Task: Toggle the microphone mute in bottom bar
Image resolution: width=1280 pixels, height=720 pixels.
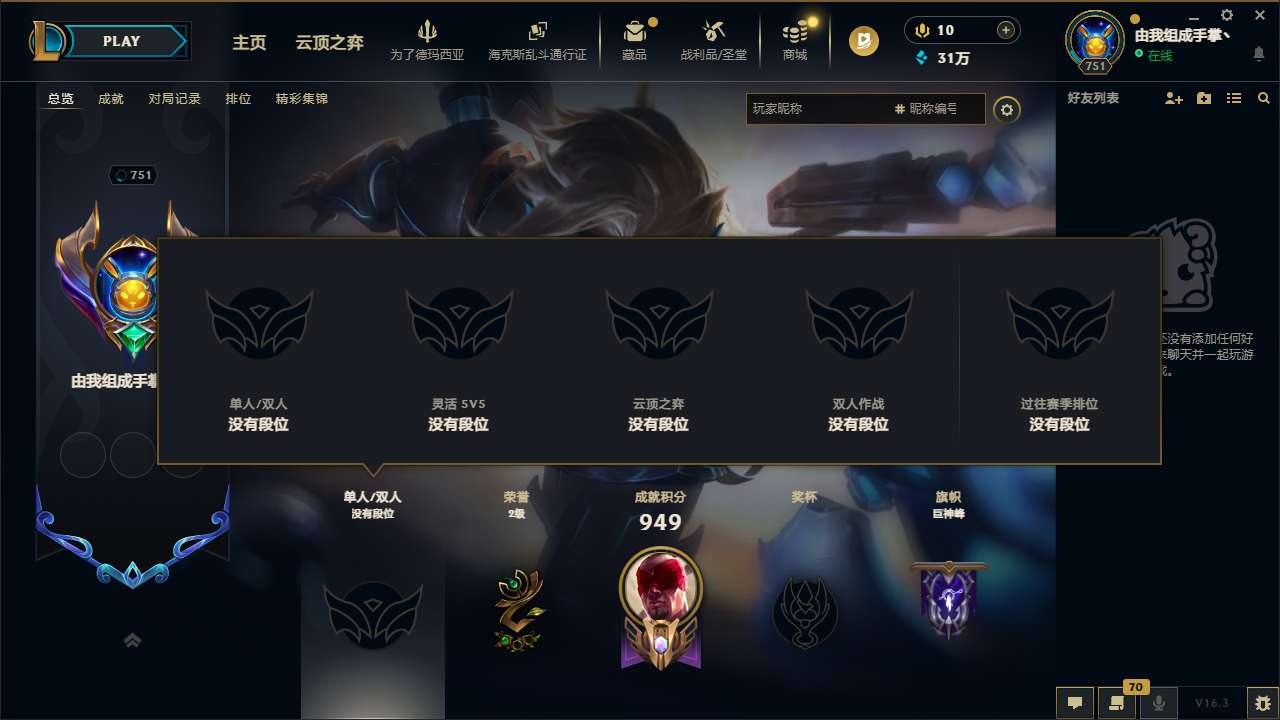Action: [x=1159, y=703]
